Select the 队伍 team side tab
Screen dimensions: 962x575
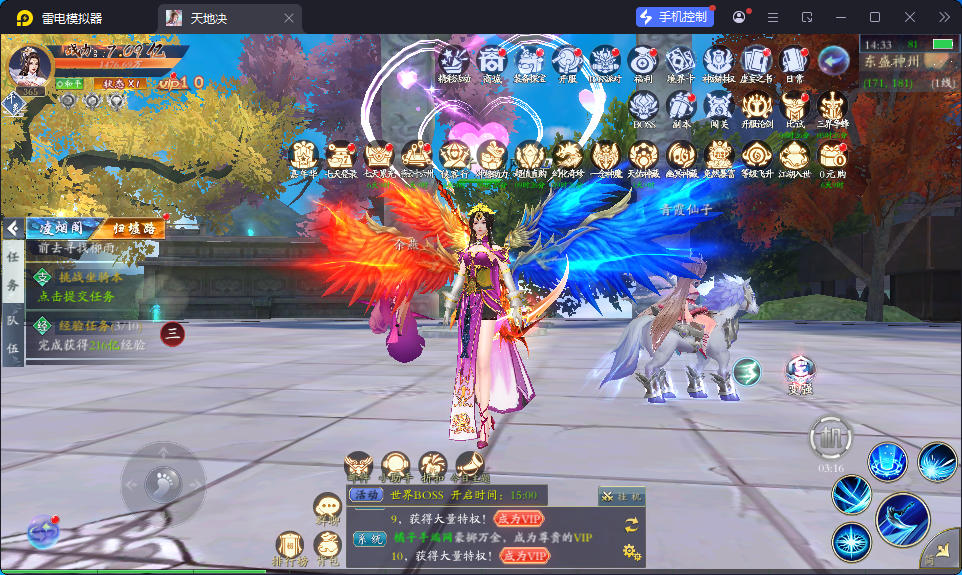pos(13,334)
